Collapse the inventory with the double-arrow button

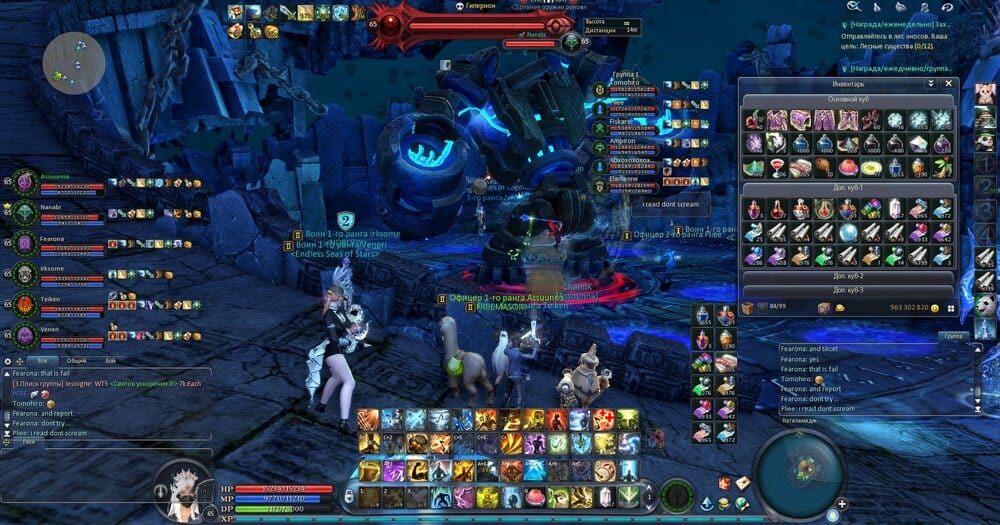931,85
